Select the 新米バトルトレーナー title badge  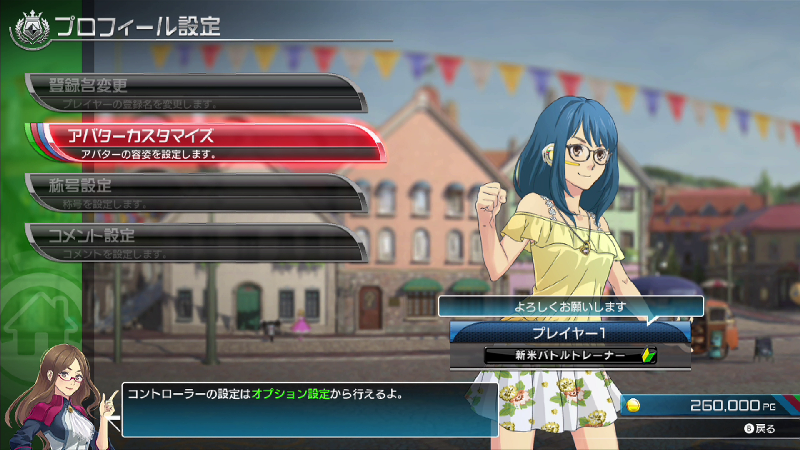click(x=569, y=355)
